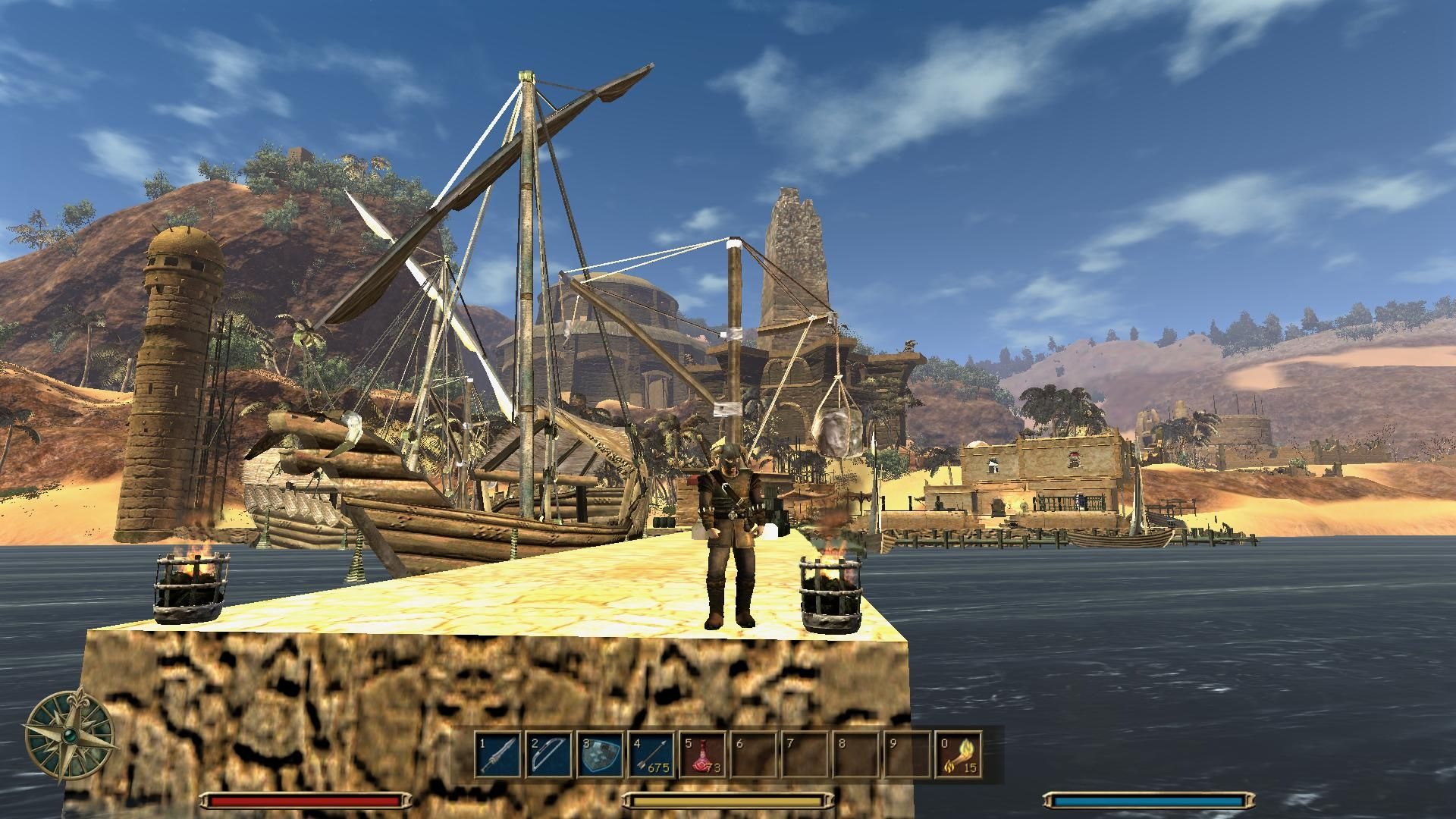This screenshot has width=1456, height=819.
Task: Select the arrows slot showing 675
Action: click(x=651, y=754)
